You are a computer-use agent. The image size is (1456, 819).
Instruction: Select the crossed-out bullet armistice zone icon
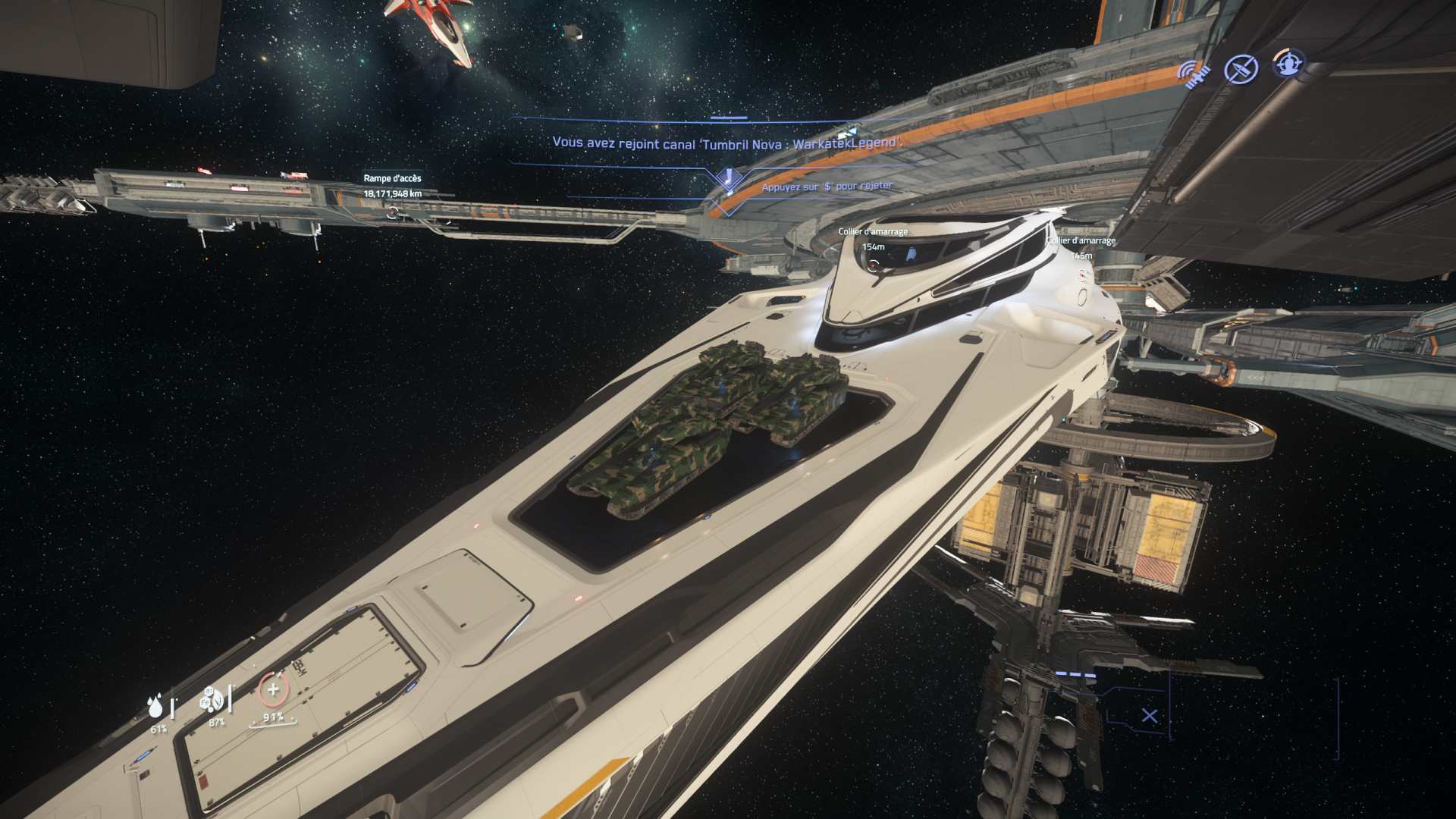pos(1241,70)
